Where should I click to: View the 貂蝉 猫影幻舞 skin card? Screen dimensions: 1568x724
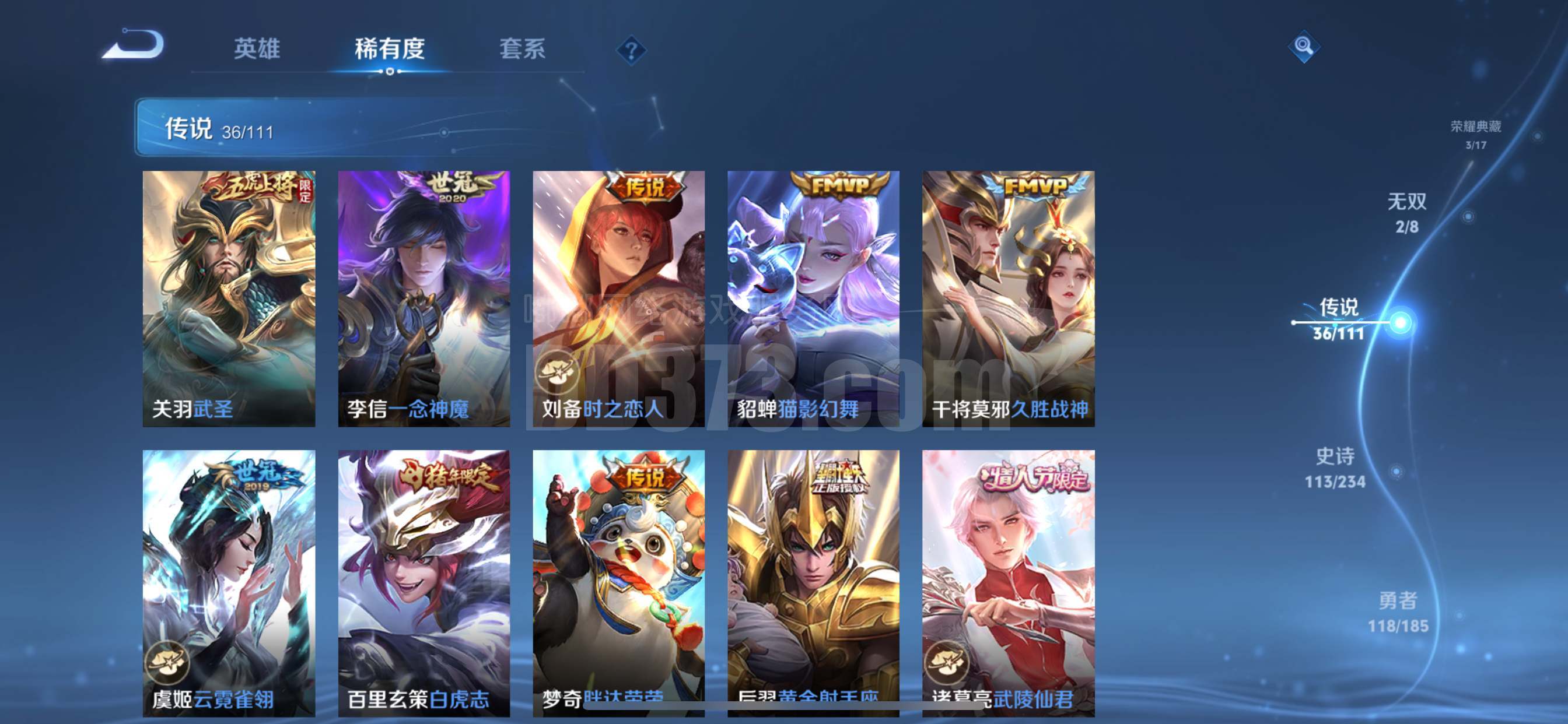point(813,298)
